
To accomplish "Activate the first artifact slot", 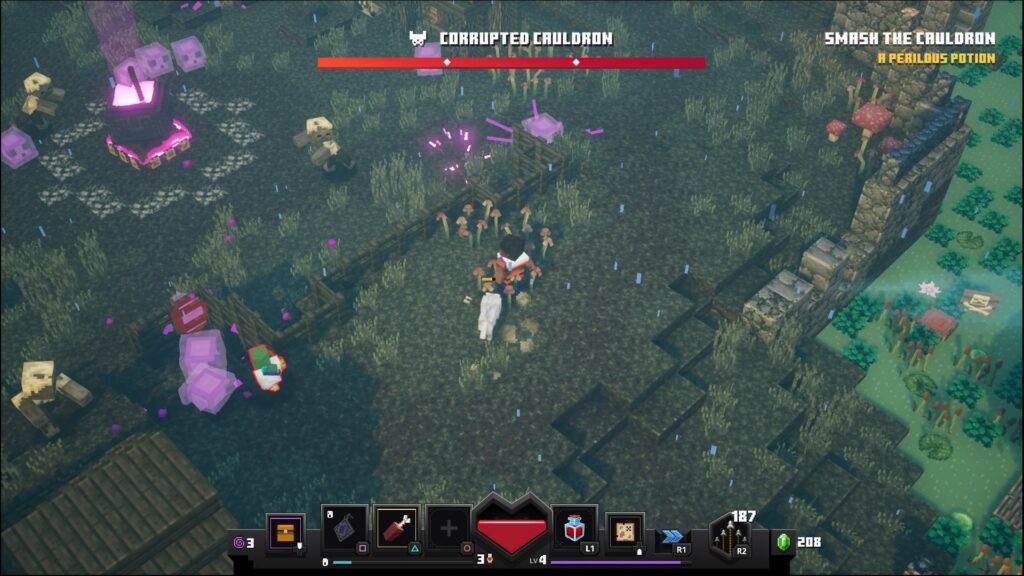I will (344, 529).
